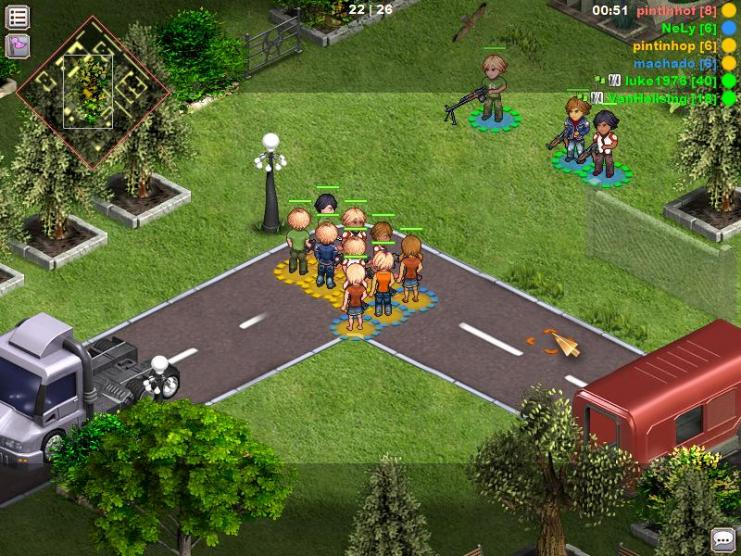
Task: Open the chat speech bubble button
Action: coord(722,539)
